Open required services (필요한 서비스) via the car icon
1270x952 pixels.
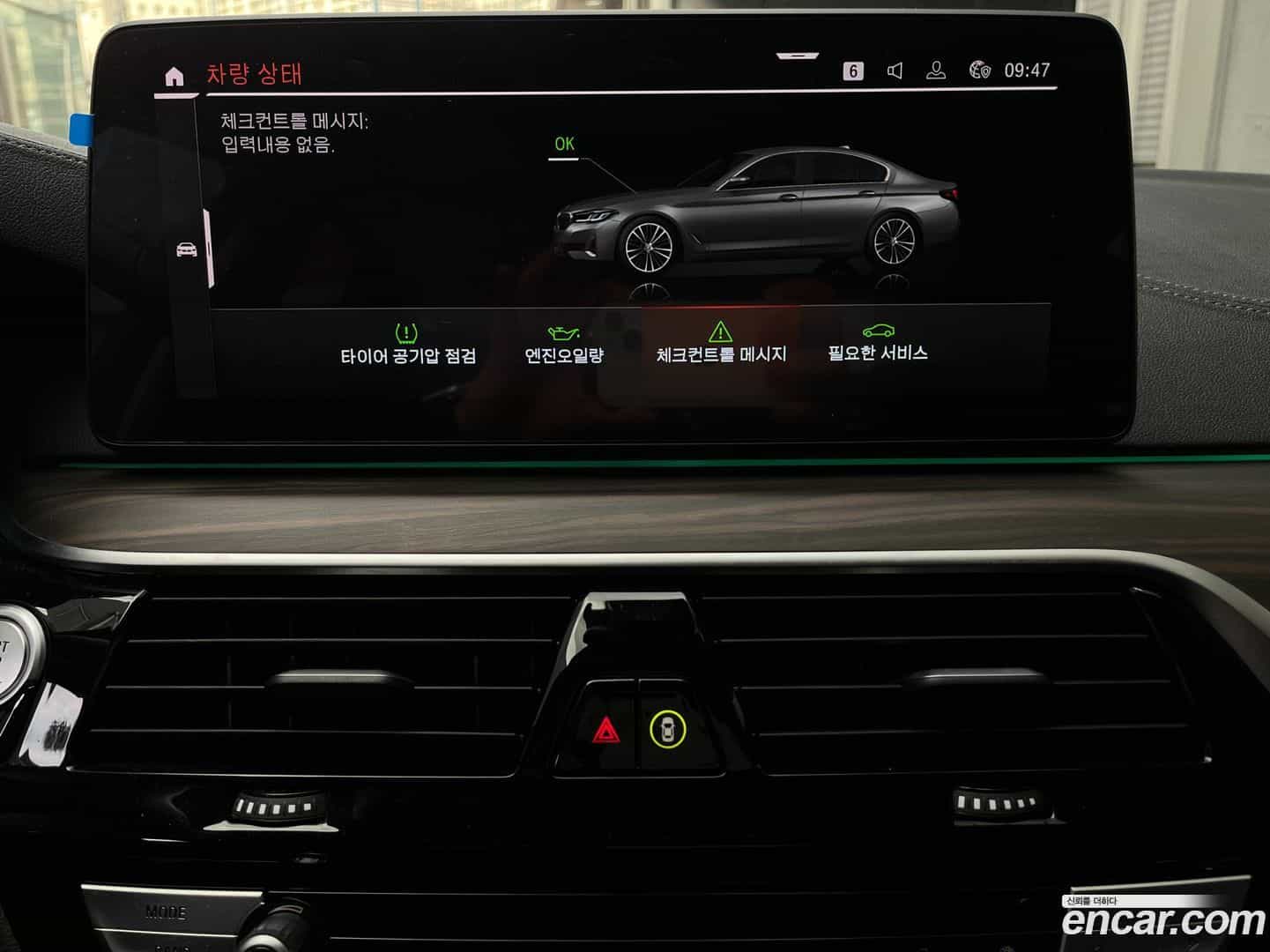(x=878, y=331)
